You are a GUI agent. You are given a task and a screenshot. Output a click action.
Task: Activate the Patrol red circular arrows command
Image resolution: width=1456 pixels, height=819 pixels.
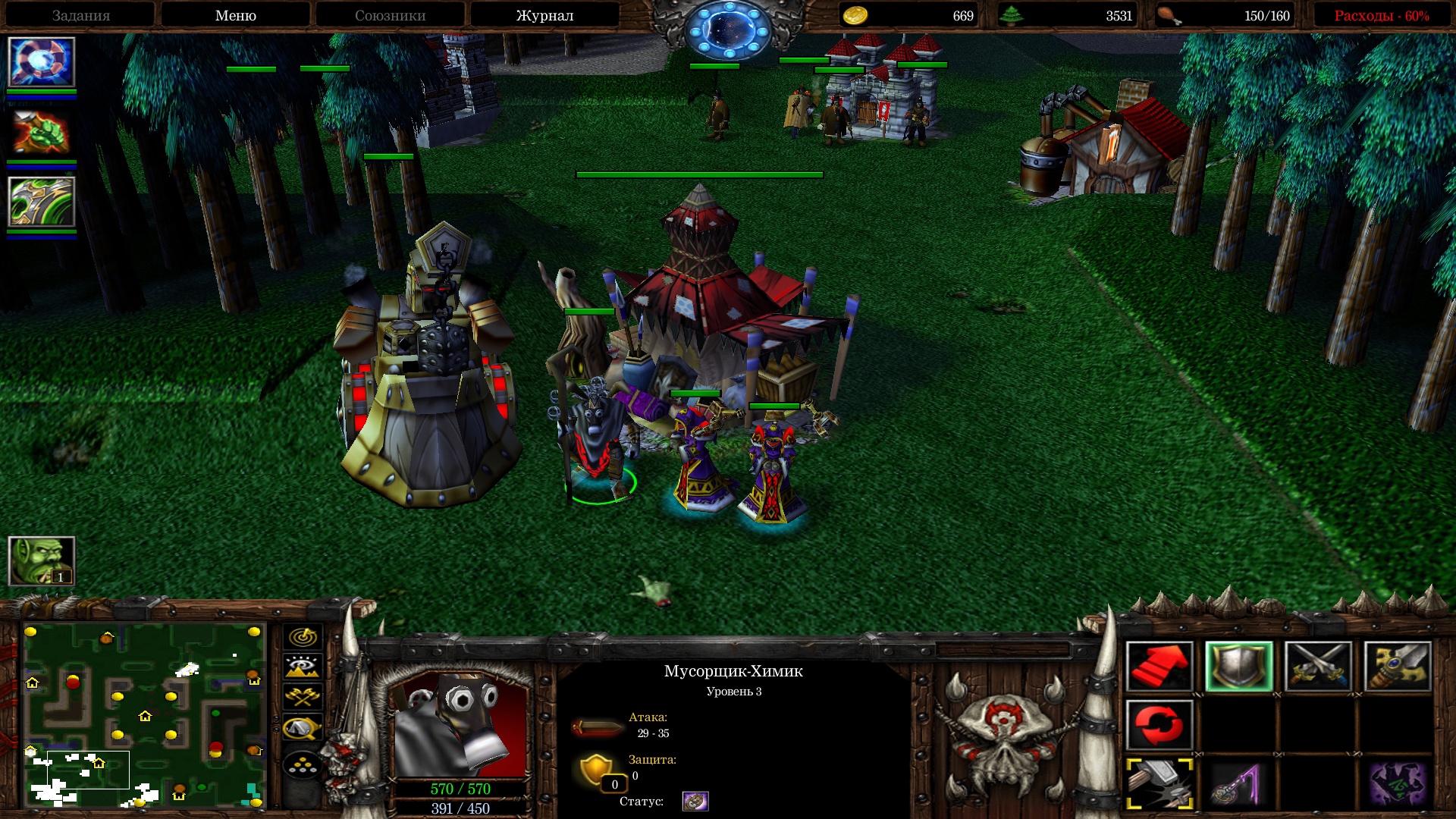[x=1159, y=726]
